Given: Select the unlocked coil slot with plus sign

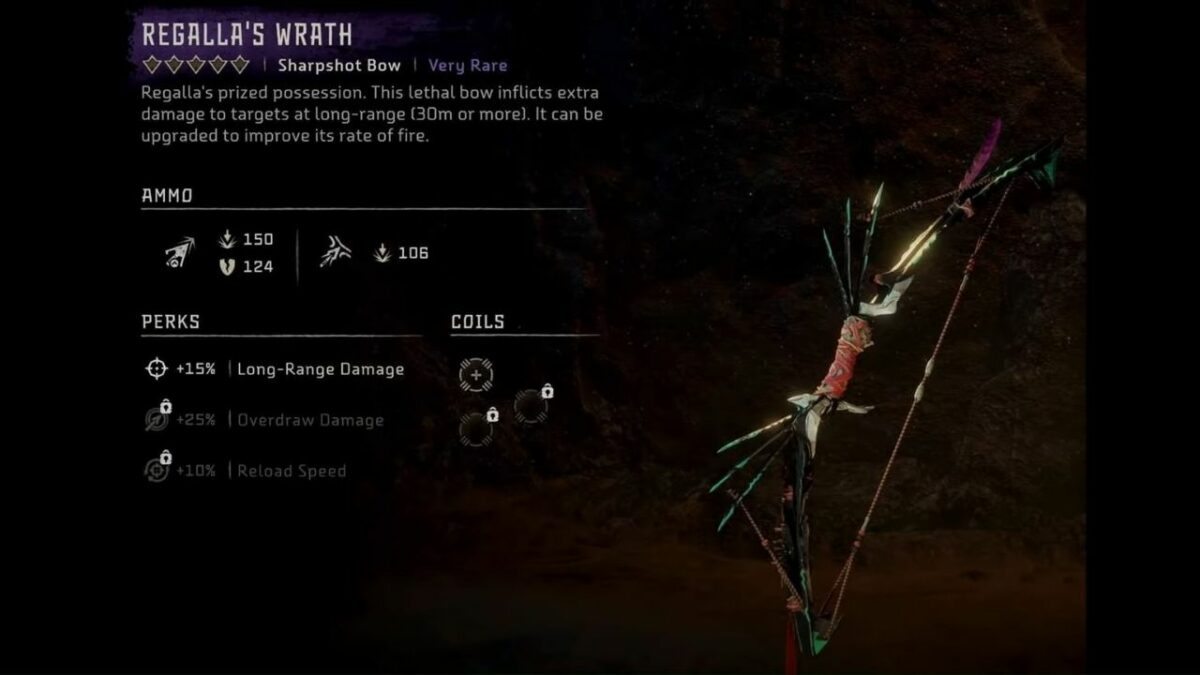Looking at the screenshot, I should [476, 374].
